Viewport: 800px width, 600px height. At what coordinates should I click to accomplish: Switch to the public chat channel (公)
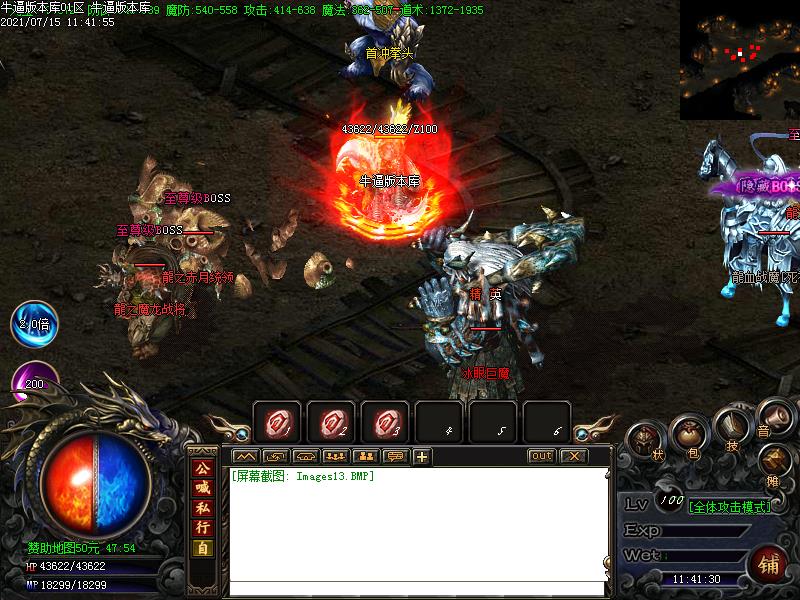(203, 467)
